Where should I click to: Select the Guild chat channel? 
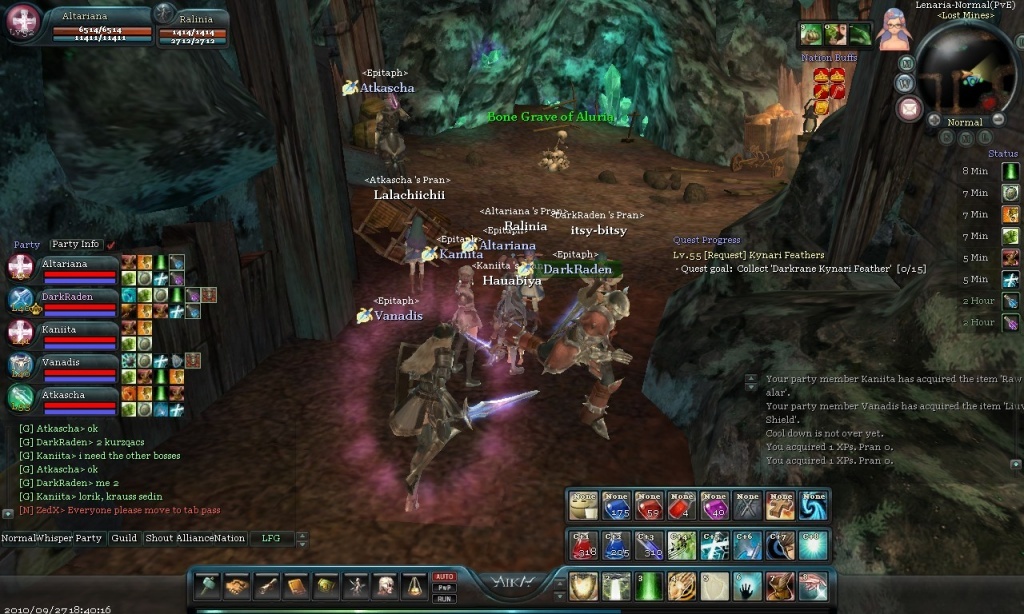[x=124, y=538]
